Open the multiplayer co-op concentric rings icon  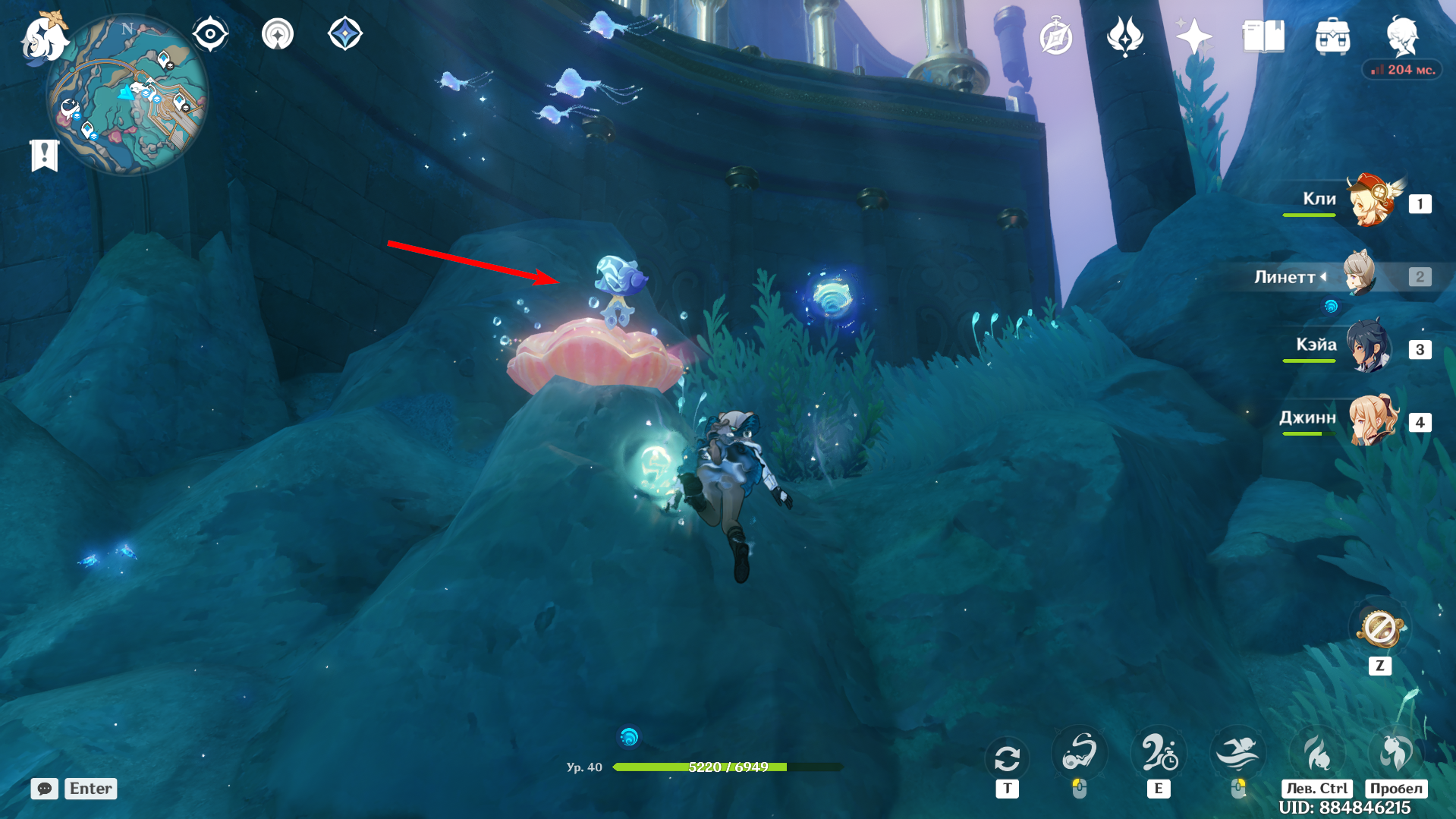point(278,34)
